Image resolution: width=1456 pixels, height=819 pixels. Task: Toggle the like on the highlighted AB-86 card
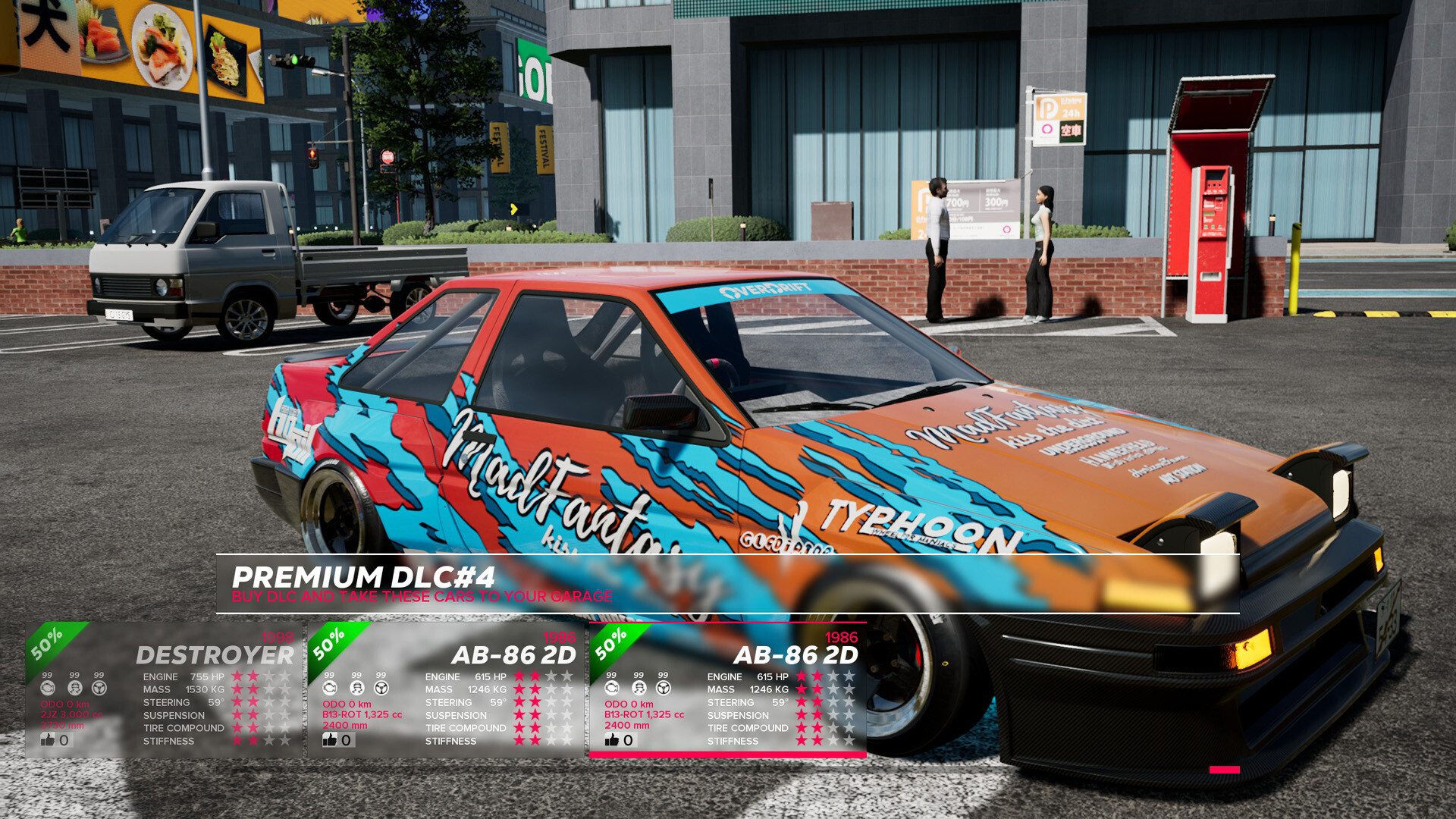[x=613, y=739]
